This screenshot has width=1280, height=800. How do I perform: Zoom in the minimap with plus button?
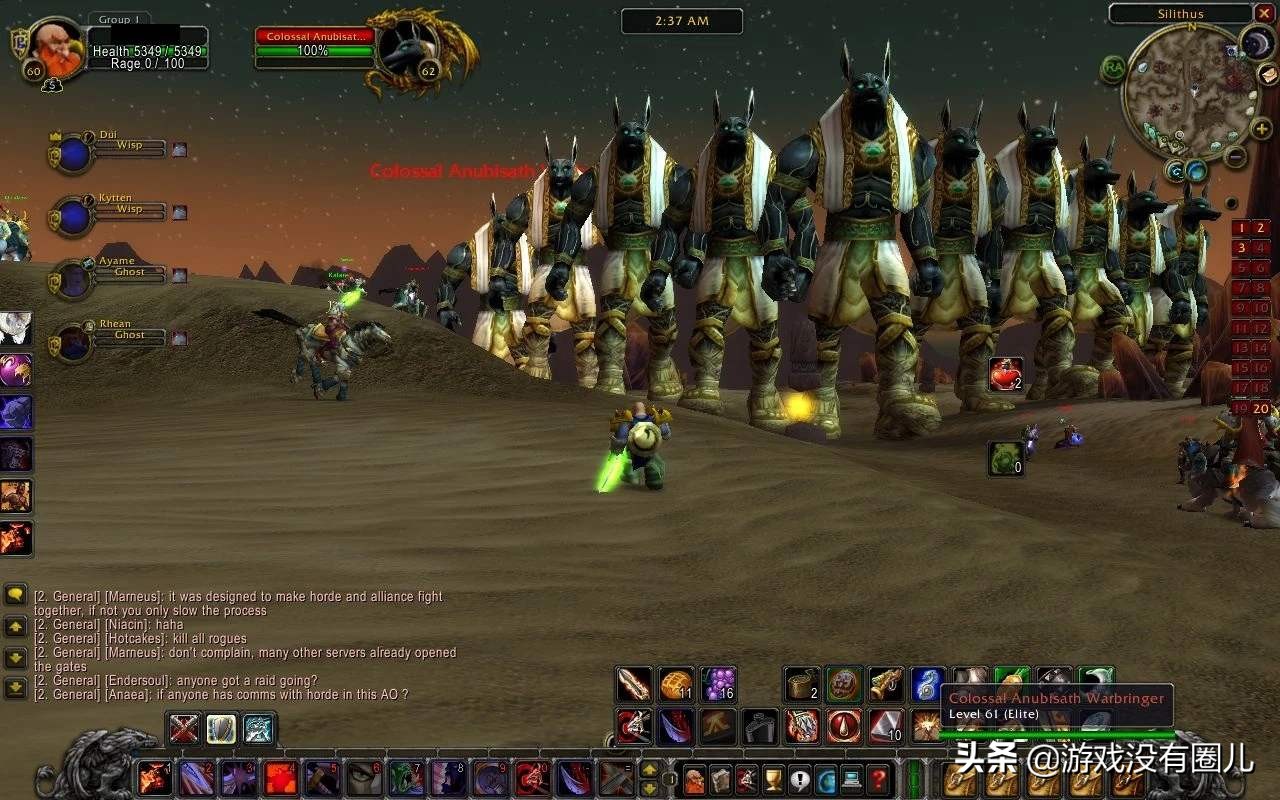tap(1261, 129)
